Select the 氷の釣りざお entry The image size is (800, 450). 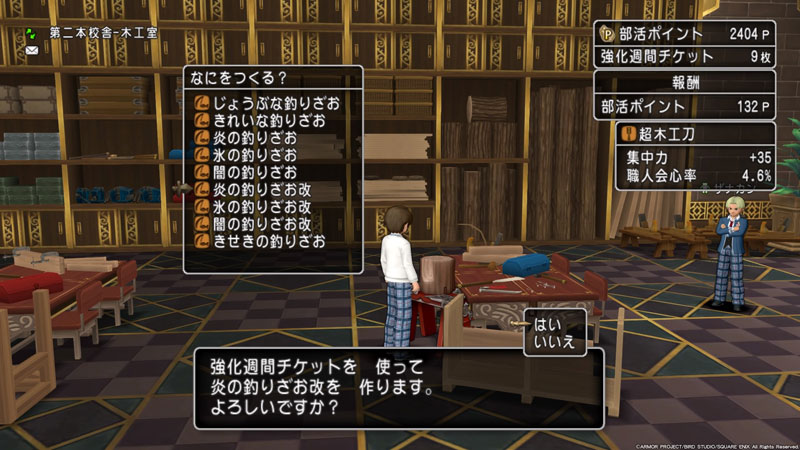tap(248, 155)
